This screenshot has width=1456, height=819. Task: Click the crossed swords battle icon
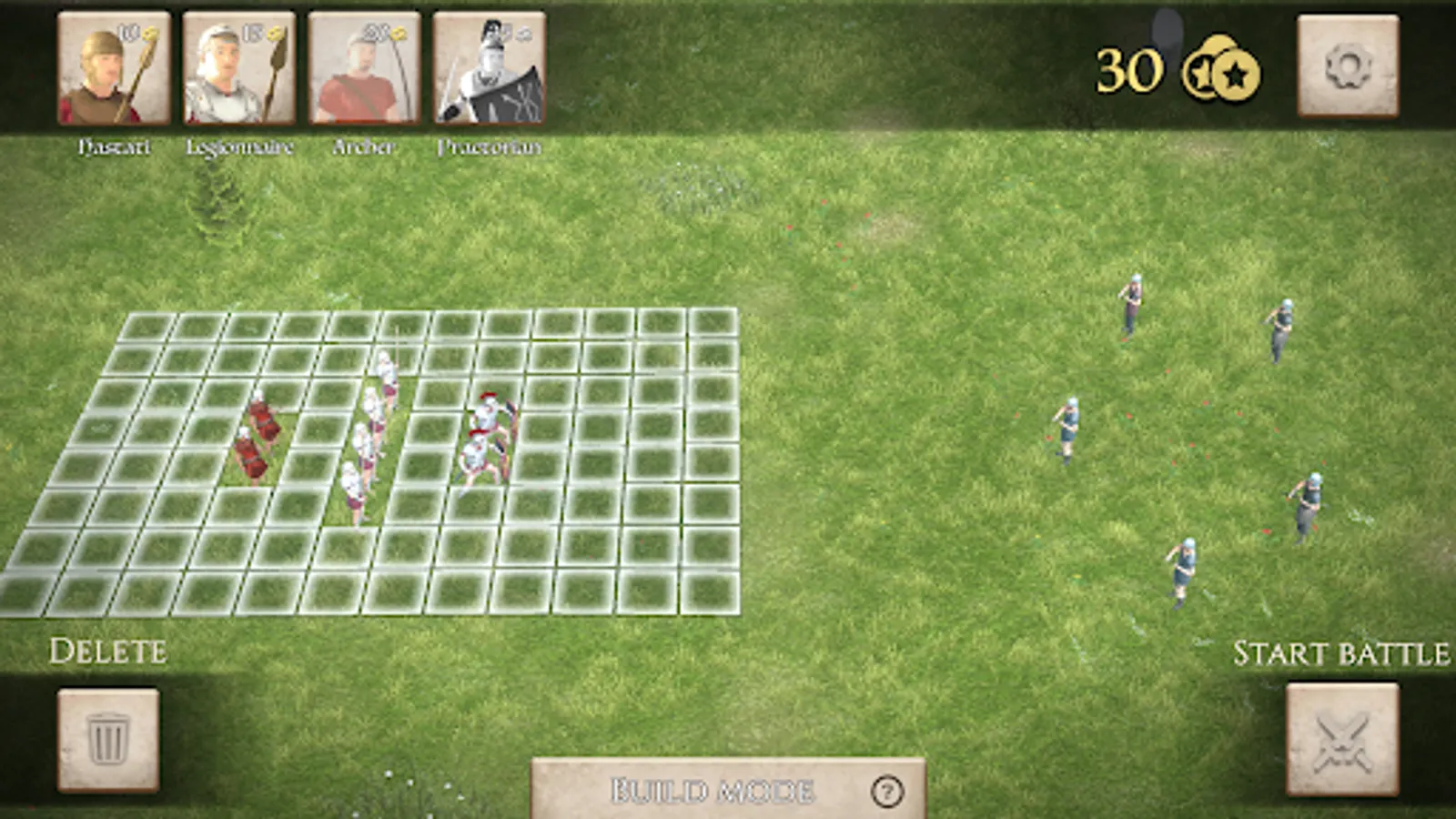click(1344, 737)
